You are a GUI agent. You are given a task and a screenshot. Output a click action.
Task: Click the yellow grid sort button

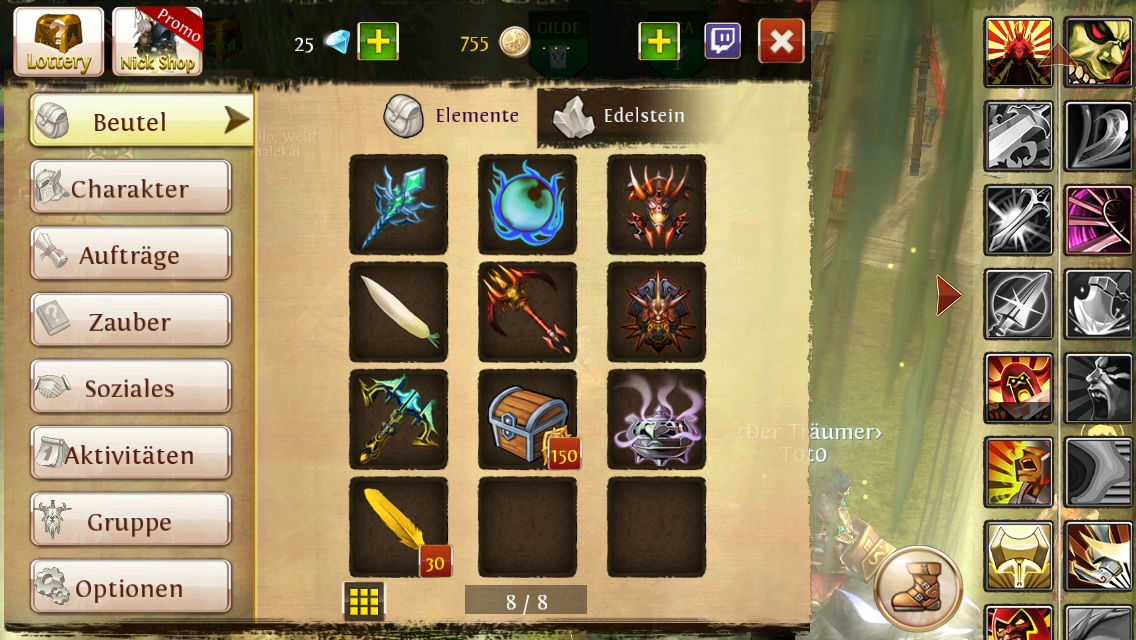(x=364, y=601)
